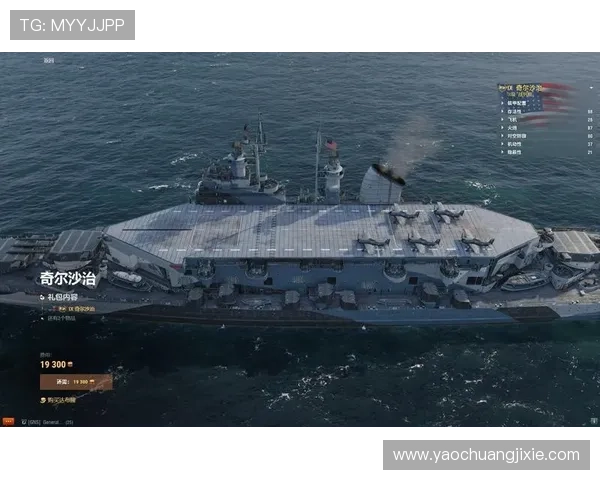The height and width of the screenshot is (480, 600).
Task: Open the buy doubloons link
Action: pyautogui.click(x=61, y=400)
